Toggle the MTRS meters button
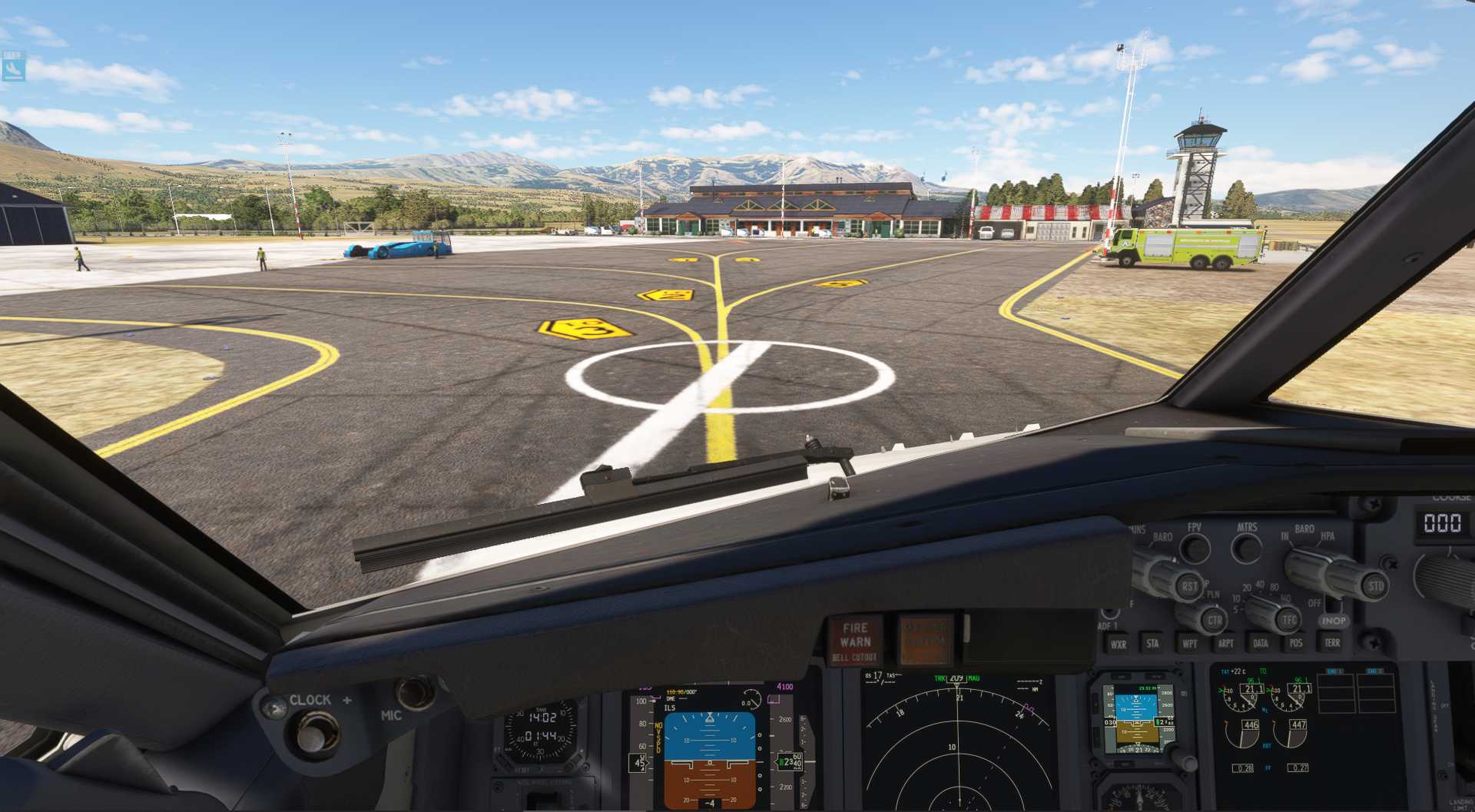Screen dimensions: 1475x812 [1246, 548]
